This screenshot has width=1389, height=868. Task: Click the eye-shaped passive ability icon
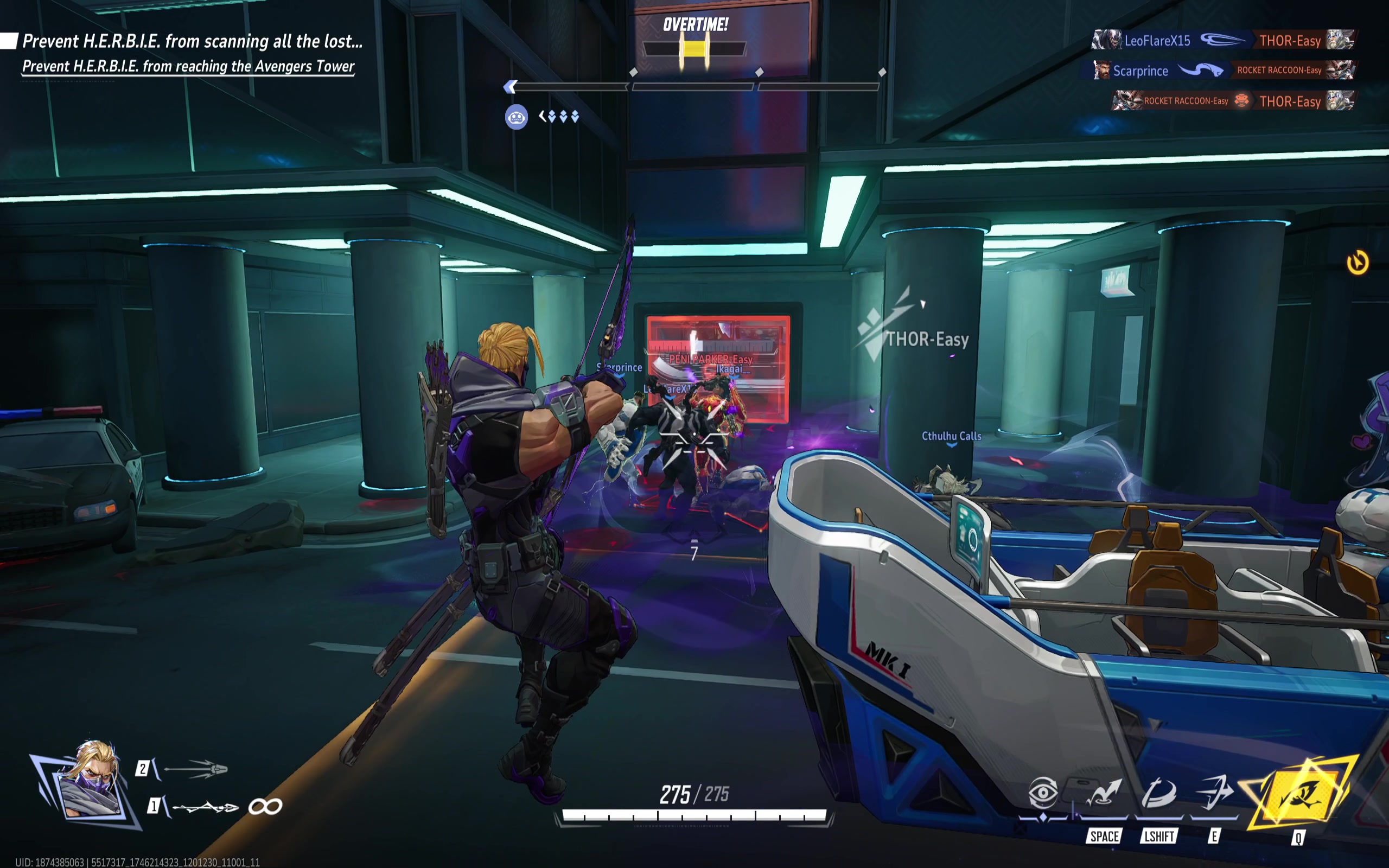click(x=1042, y=794)
